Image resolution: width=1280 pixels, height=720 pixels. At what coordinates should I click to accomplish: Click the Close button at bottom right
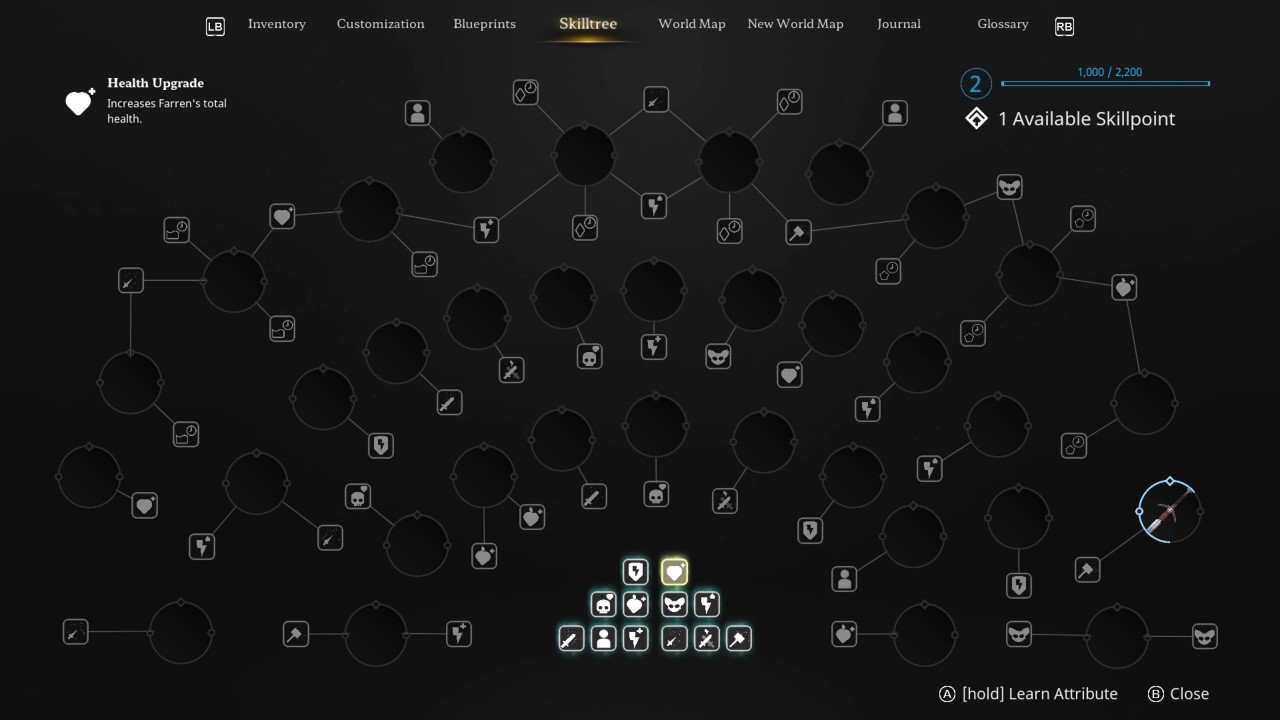coord(1179,693)
